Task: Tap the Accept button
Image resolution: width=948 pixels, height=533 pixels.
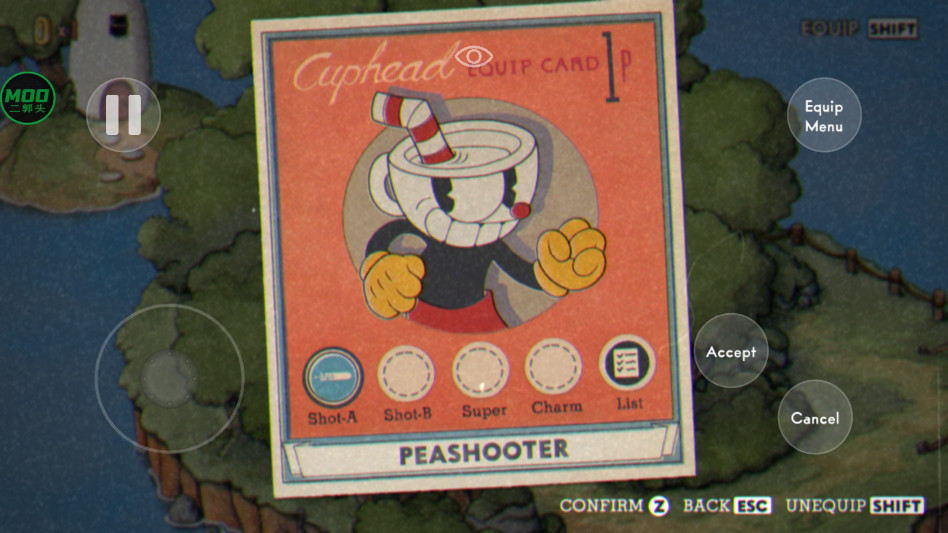Action: [x=731, y=351]
